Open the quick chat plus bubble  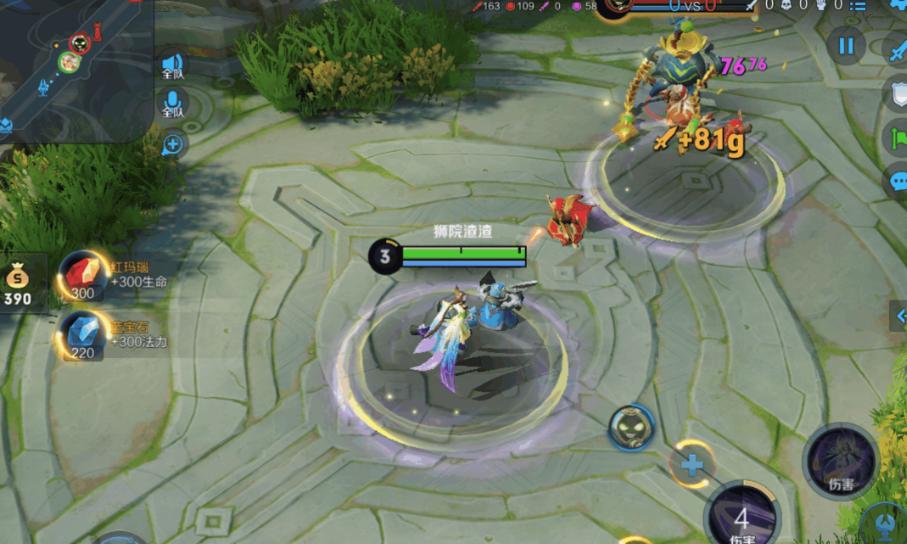pyautogui.click(x=173, y=144)
